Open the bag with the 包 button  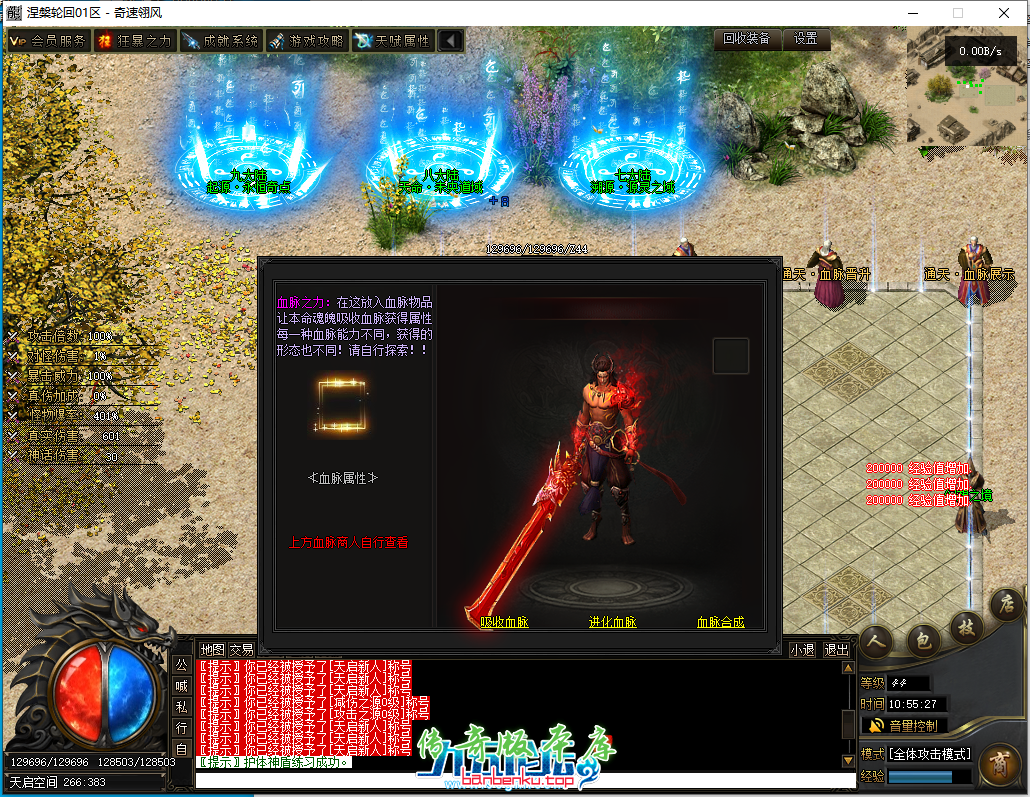[x=924, y=641]
